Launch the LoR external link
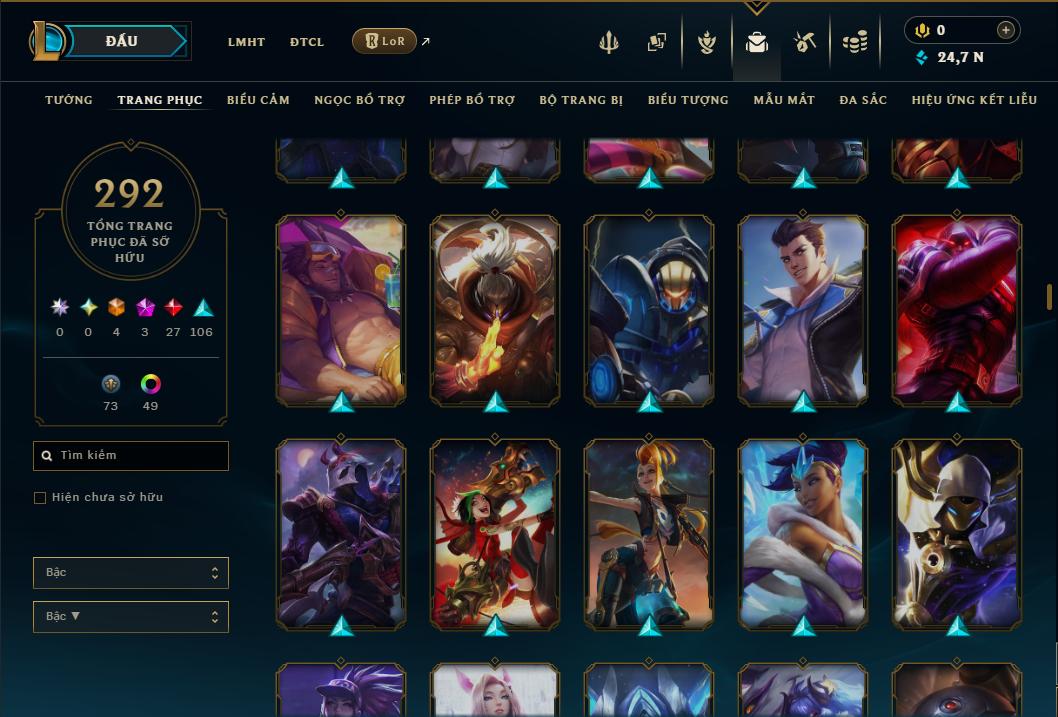Screen dimensions: 1058x717 click(385, 41)
